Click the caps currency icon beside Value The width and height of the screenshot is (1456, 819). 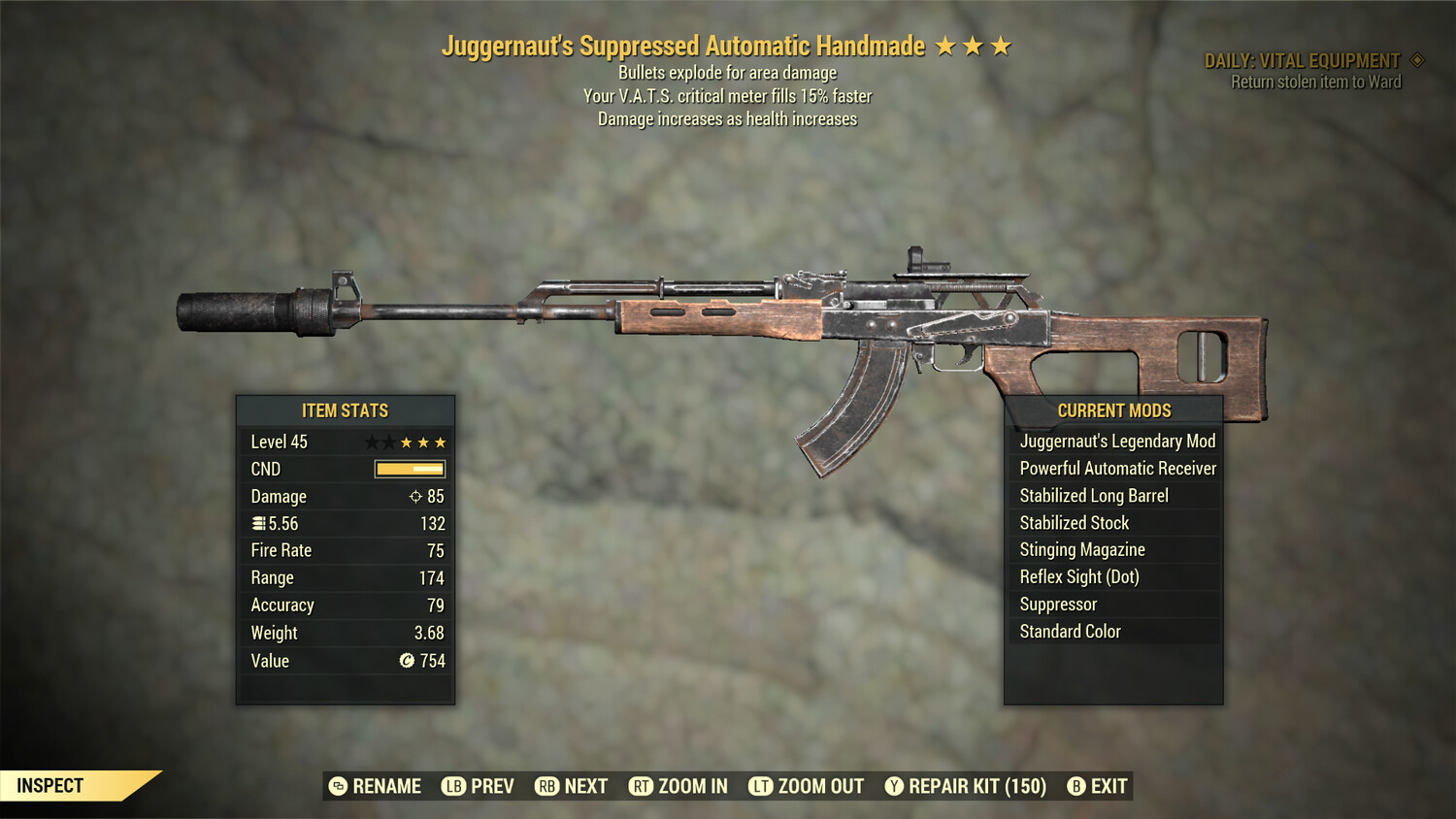409,661
